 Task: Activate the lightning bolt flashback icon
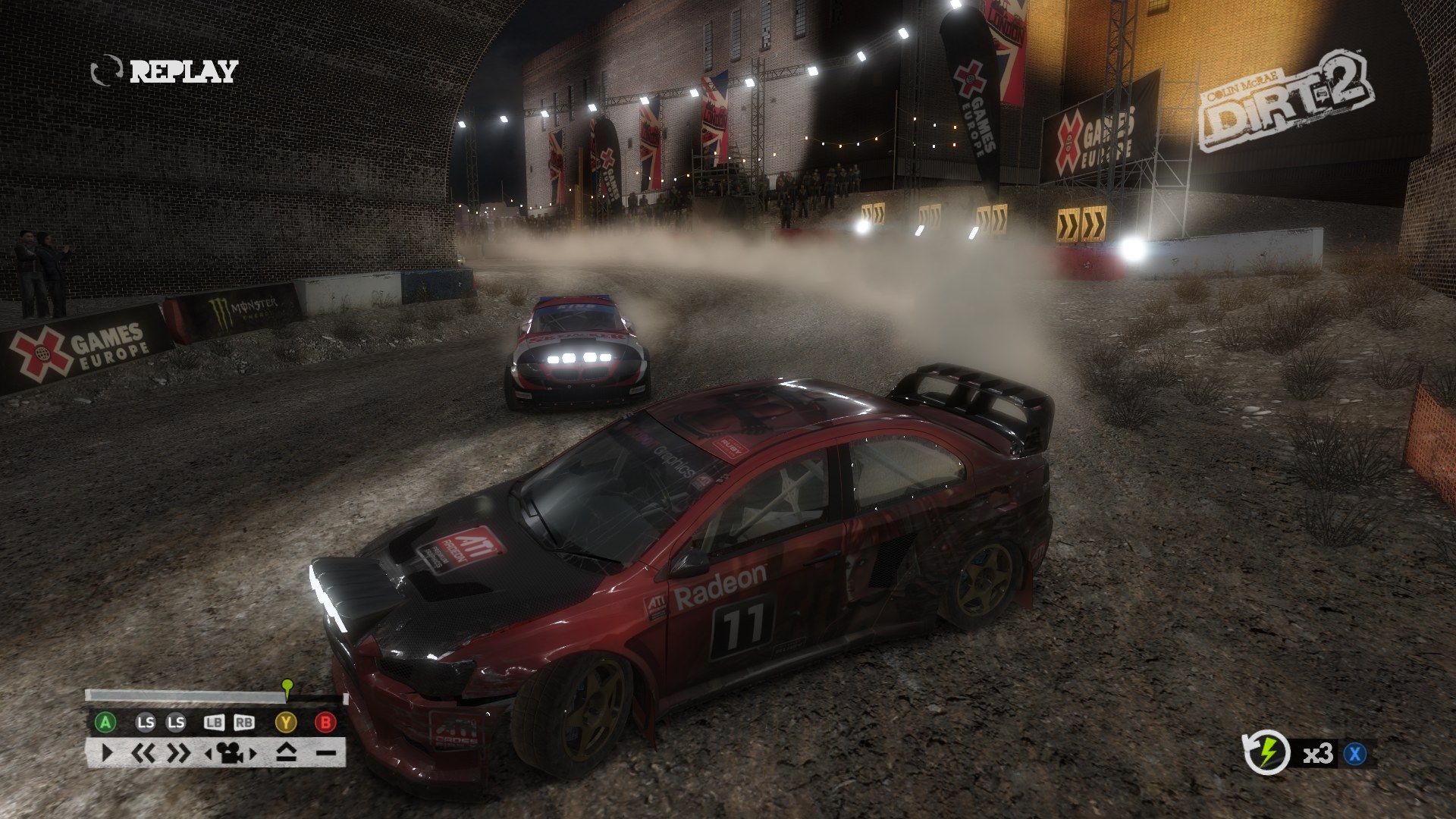click(x=1267, y=754)
